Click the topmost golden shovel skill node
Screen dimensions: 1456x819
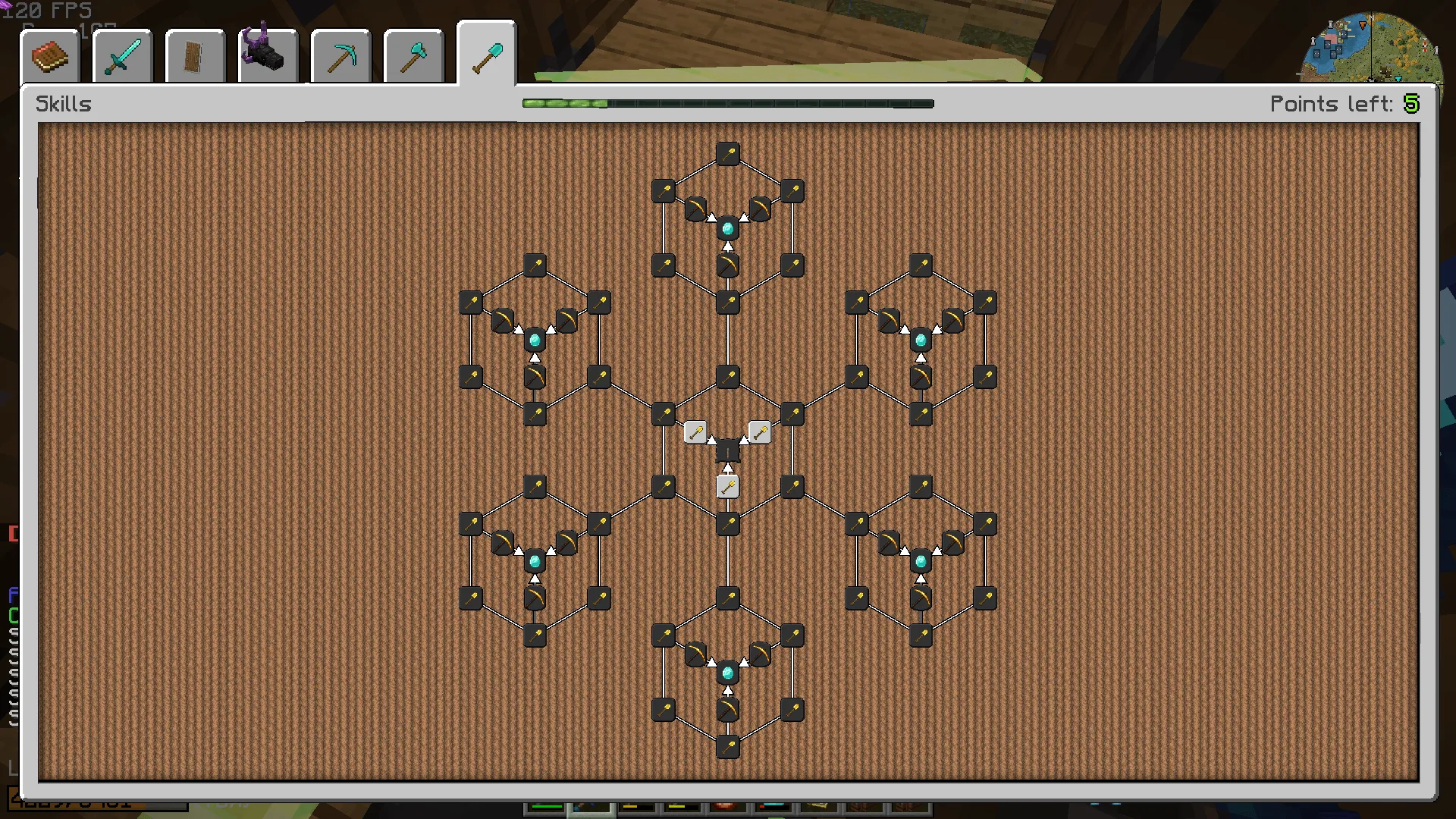click(728, 152)
